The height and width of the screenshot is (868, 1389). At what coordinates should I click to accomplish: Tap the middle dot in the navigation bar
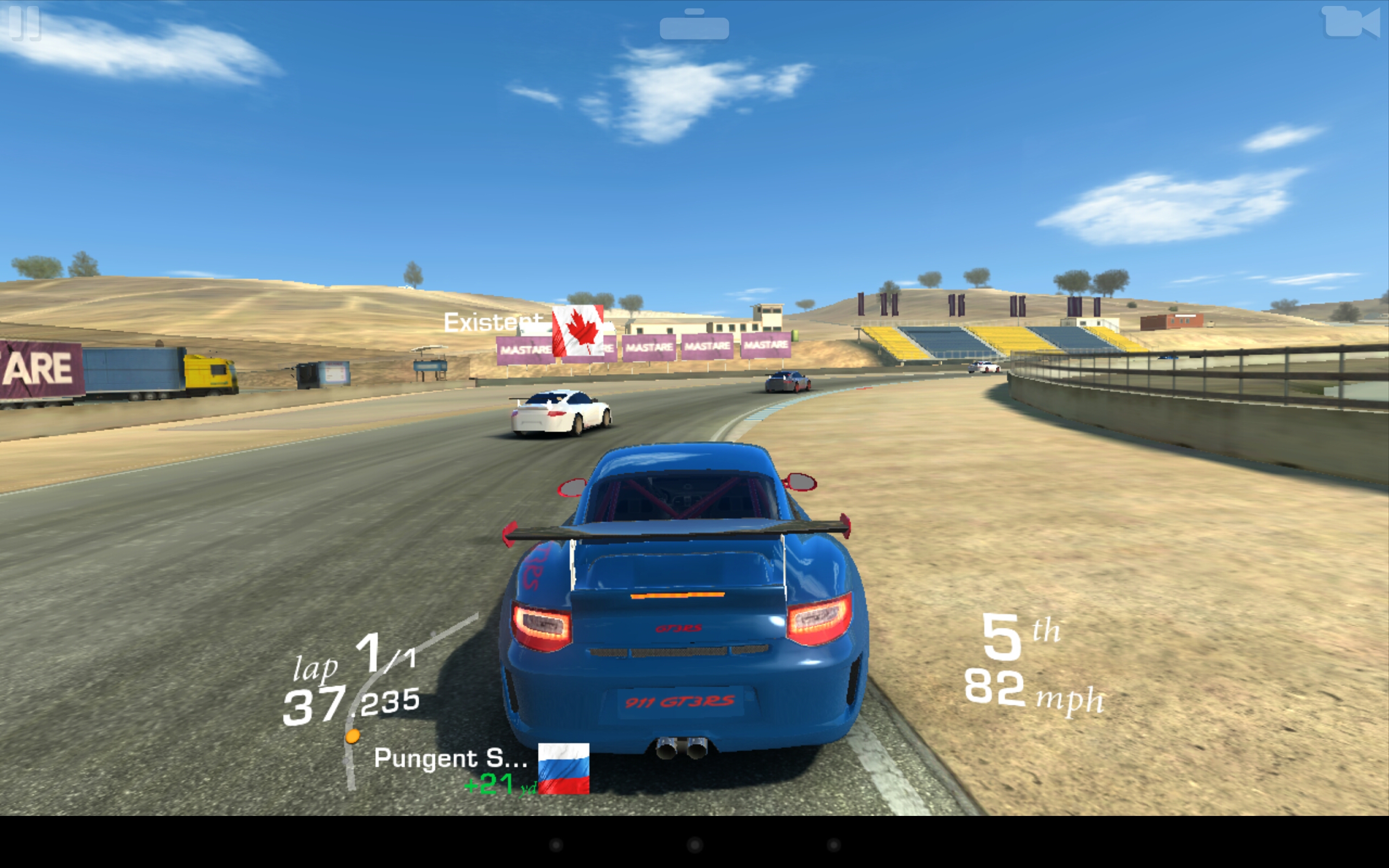click(694, 845)
